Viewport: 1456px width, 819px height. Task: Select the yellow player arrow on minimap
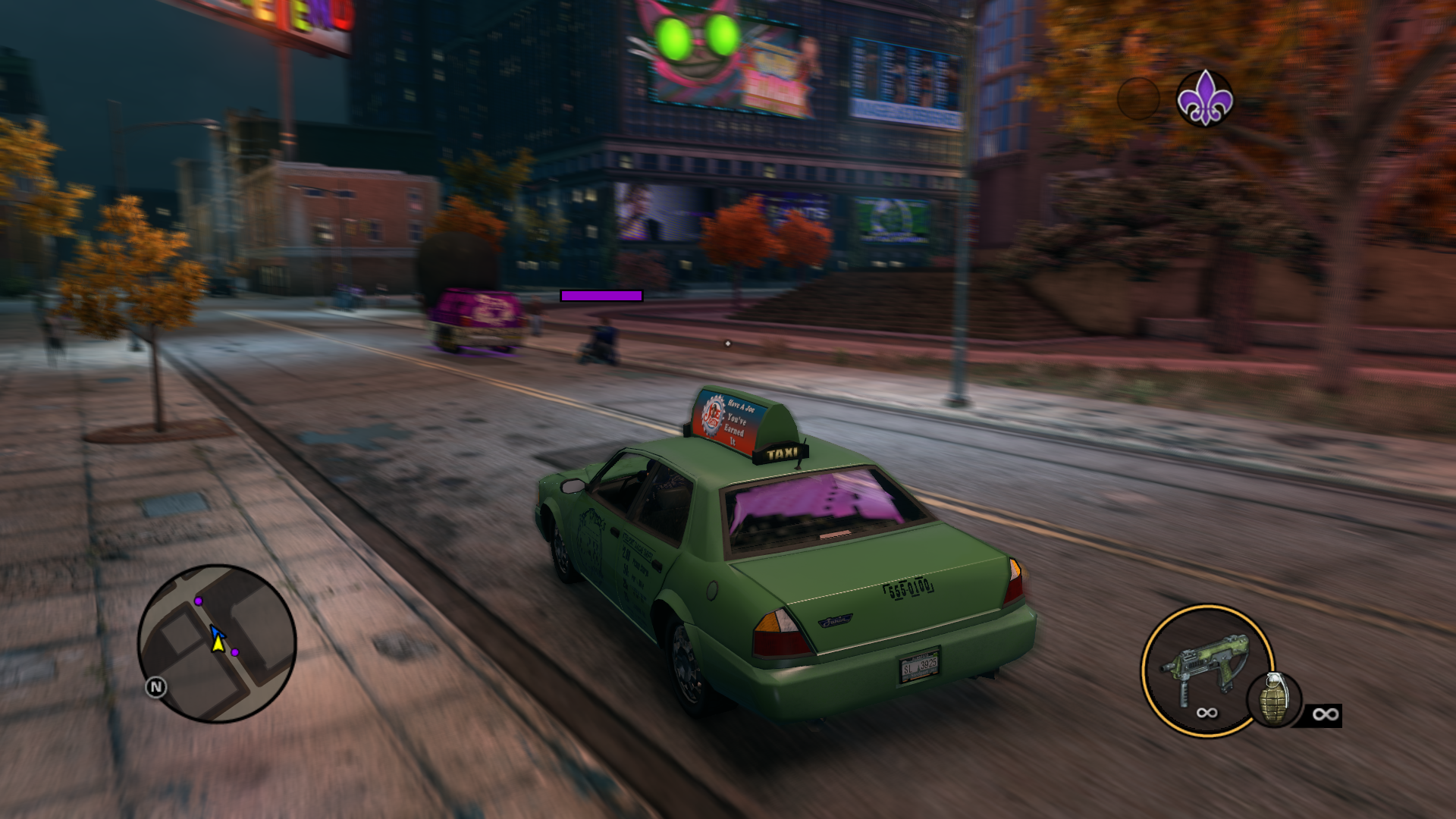tap(218, 645)
